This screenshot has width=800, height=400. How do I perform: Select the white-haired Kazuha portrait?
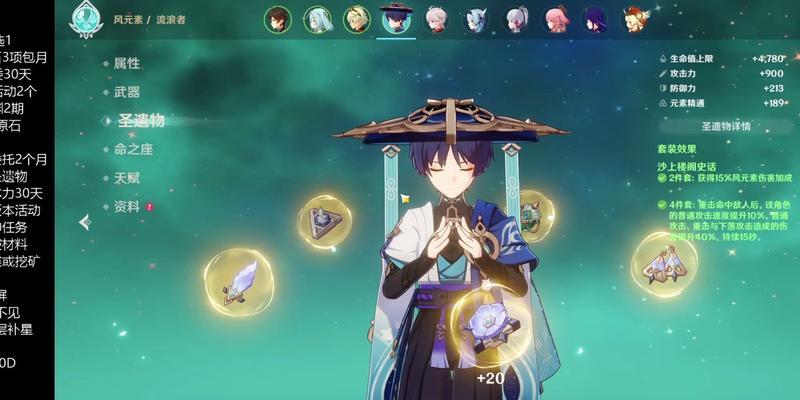point(437,19)
